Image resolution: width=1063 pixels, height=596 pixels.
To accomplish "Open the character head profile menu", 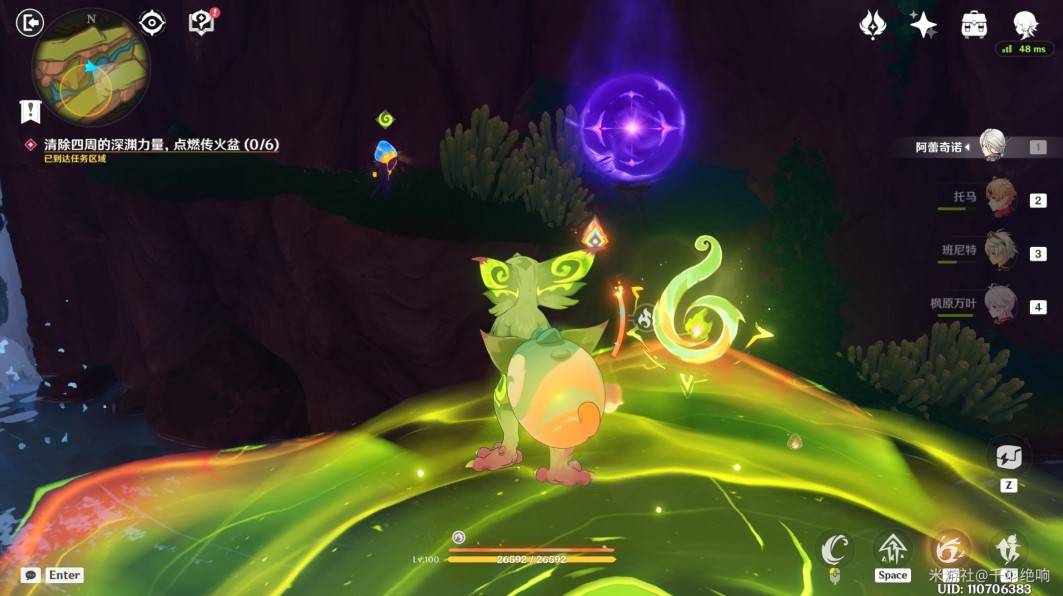I will click(1024, 24).
